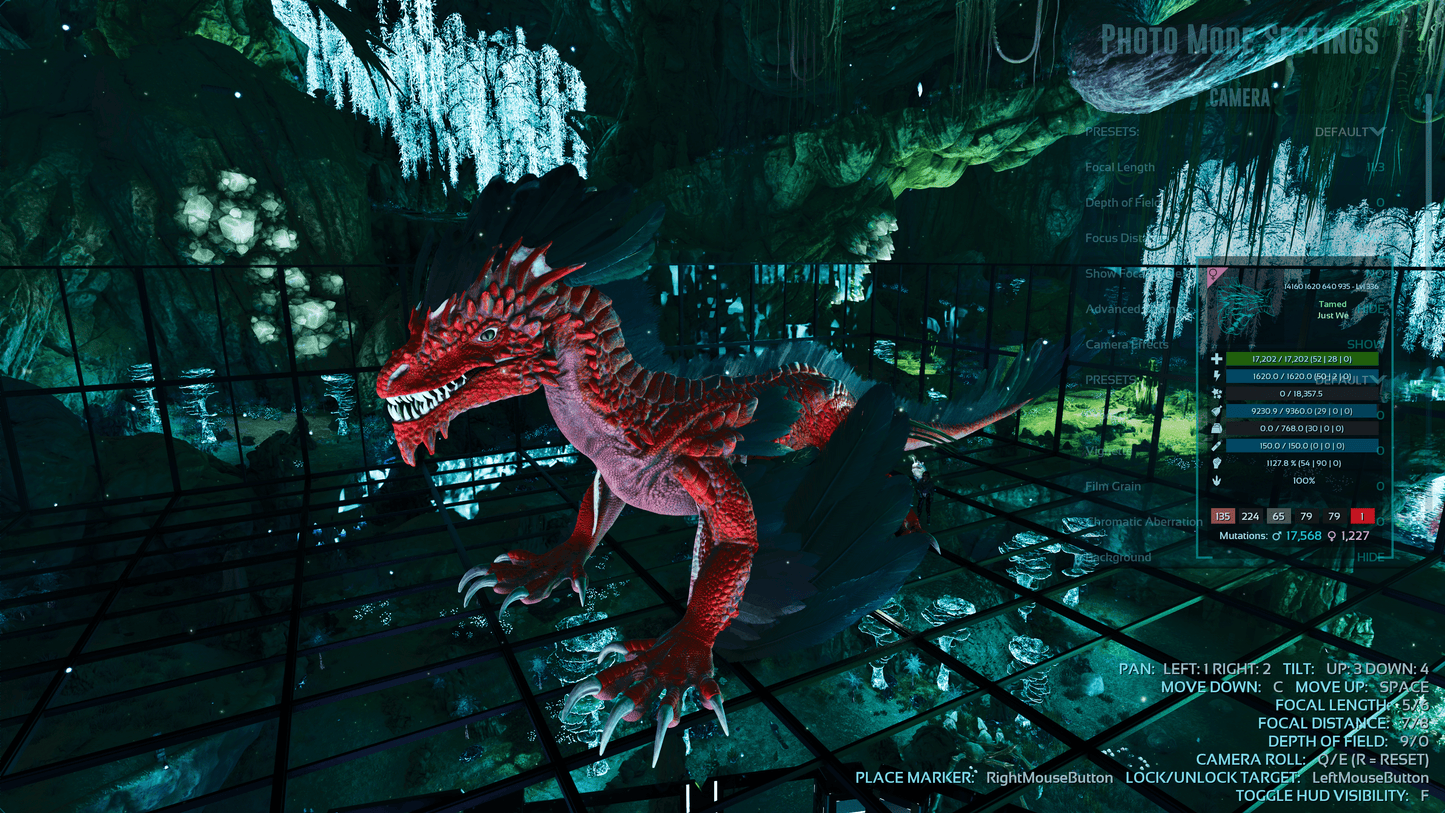Select the Focal Length setting
Screen dimensions: 1445x813
[1120, 168]
